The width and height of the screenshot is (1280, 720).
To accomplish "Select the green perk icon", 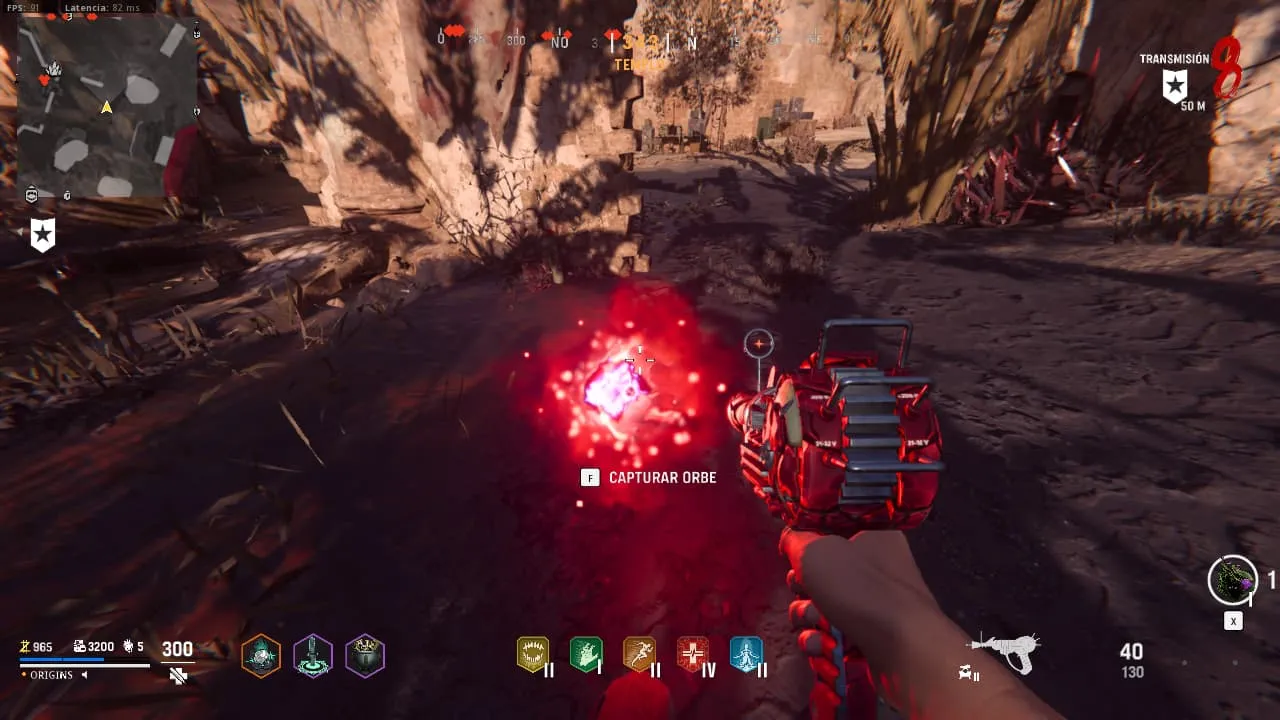I will pyautogui.click(x=586, y=655).
